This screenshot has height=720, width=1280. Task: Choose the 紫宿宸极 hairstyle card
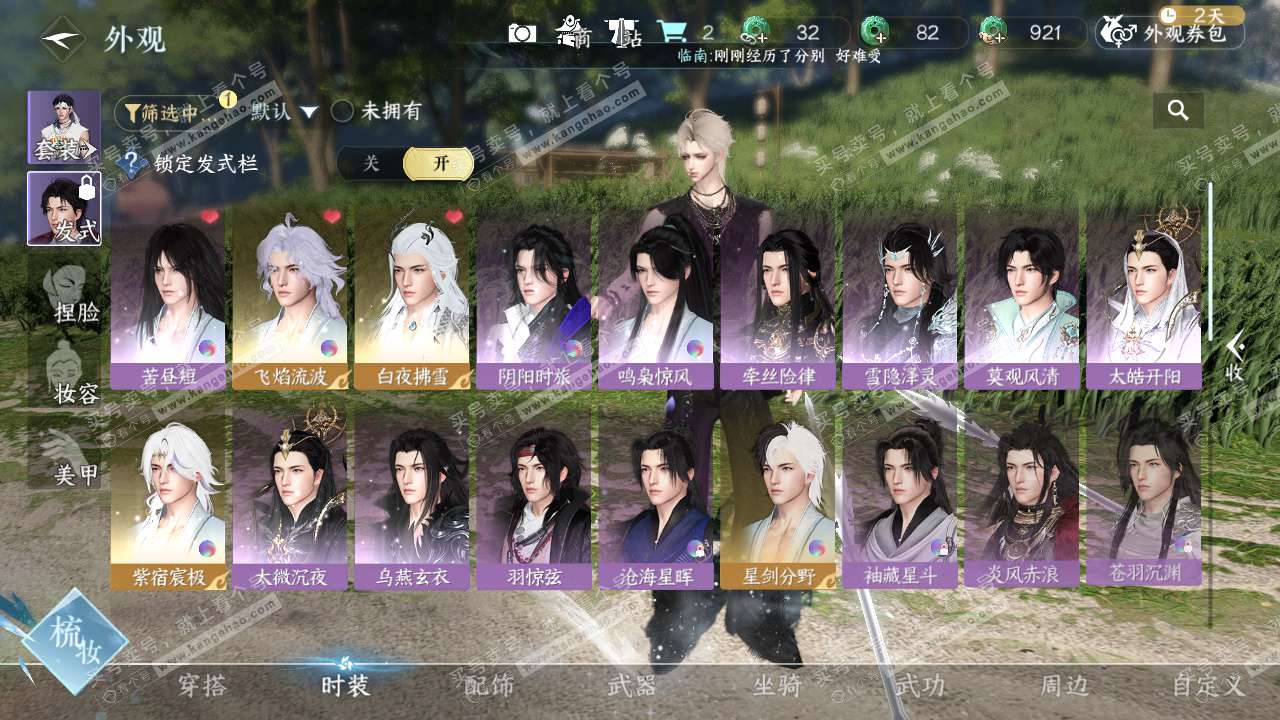coord(167,502)
